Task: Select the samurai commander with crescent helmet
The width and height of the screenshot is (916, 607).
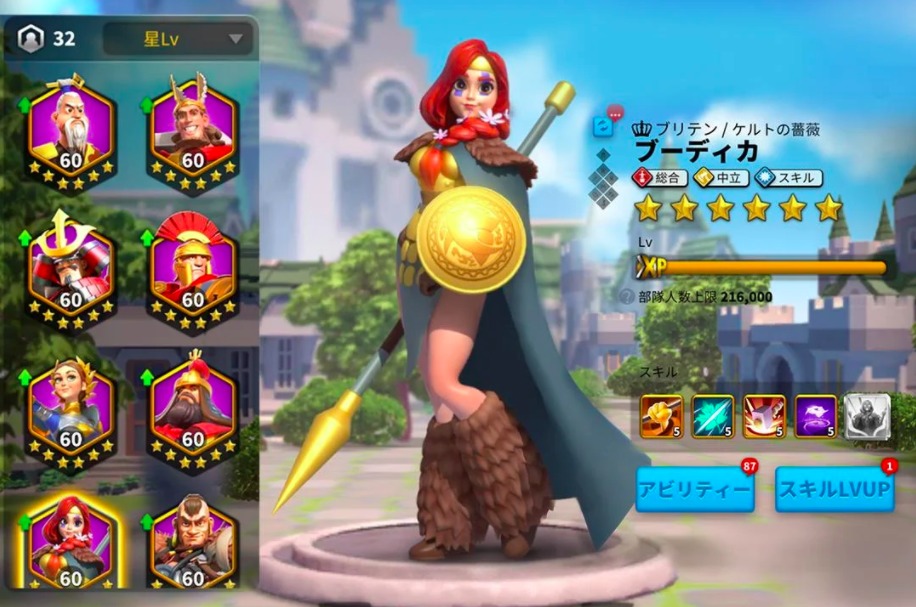Action: point(70,267)
